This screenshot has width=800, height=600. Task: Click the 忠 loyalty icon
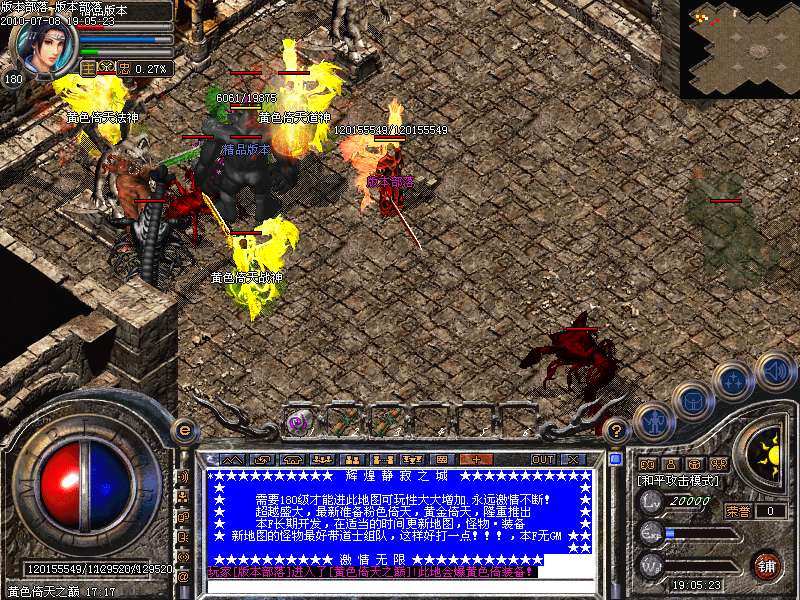click(x=124, y=69)
